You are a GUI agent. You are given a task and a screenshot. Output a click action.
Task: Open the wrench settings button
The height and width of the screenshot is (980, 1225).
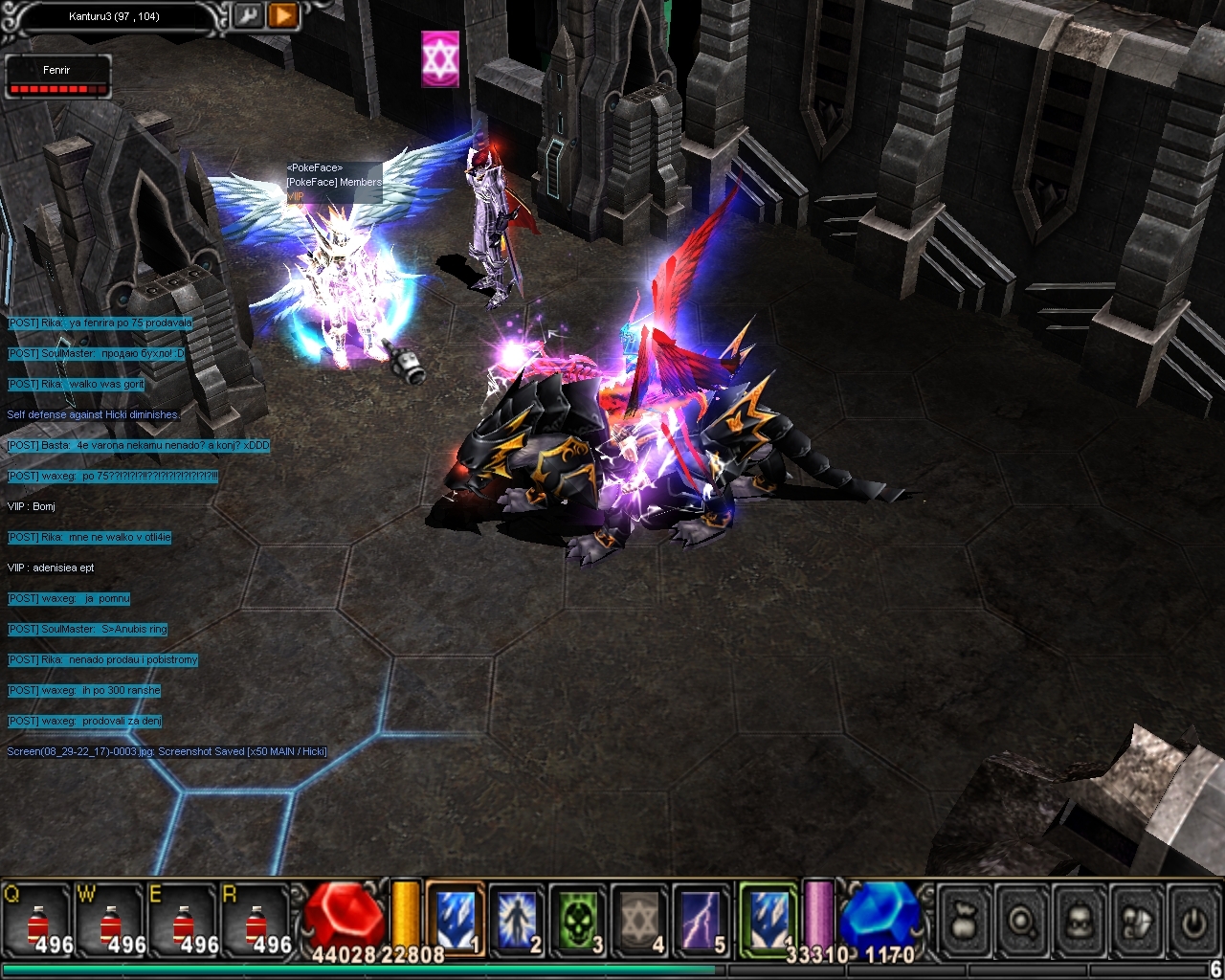[249, 16]
